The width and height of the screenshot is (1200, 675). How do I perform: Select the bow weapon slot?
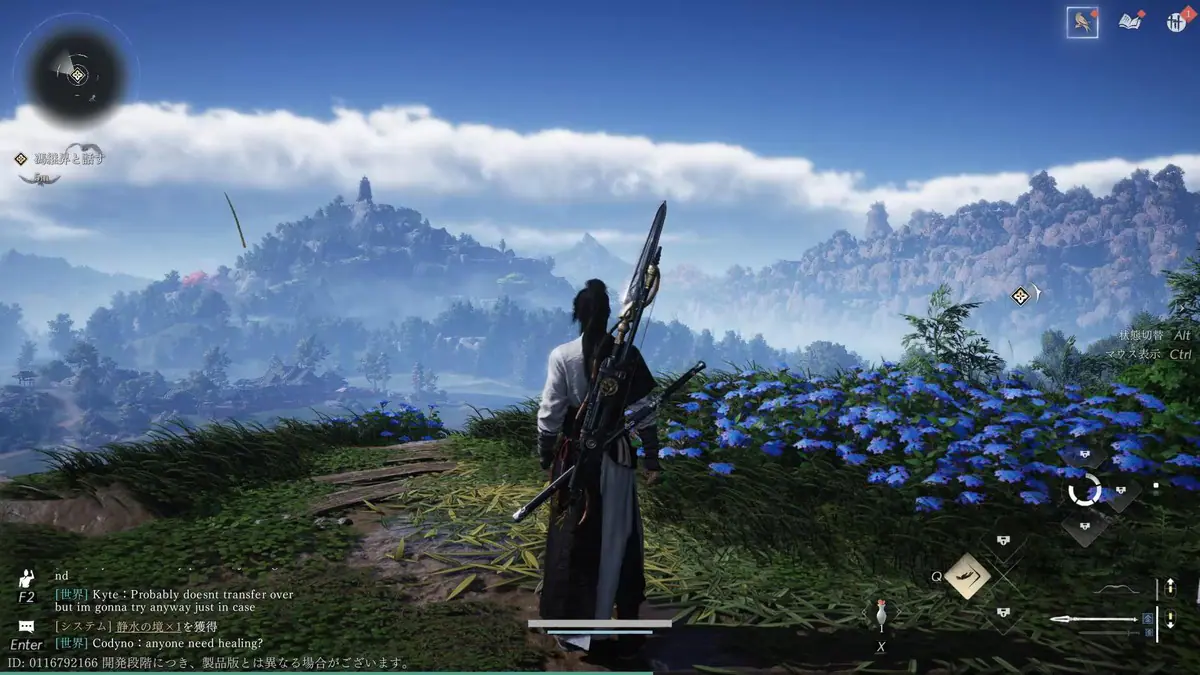point(1118,588)
